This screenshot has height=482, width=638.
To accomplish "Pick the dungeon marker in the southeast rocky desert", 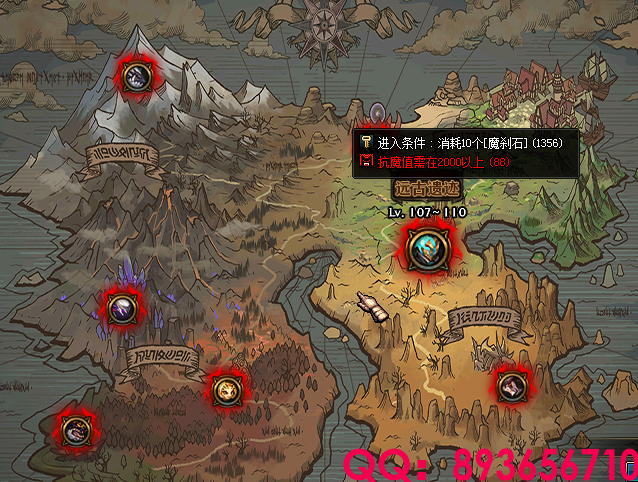I will click(509, 385).
